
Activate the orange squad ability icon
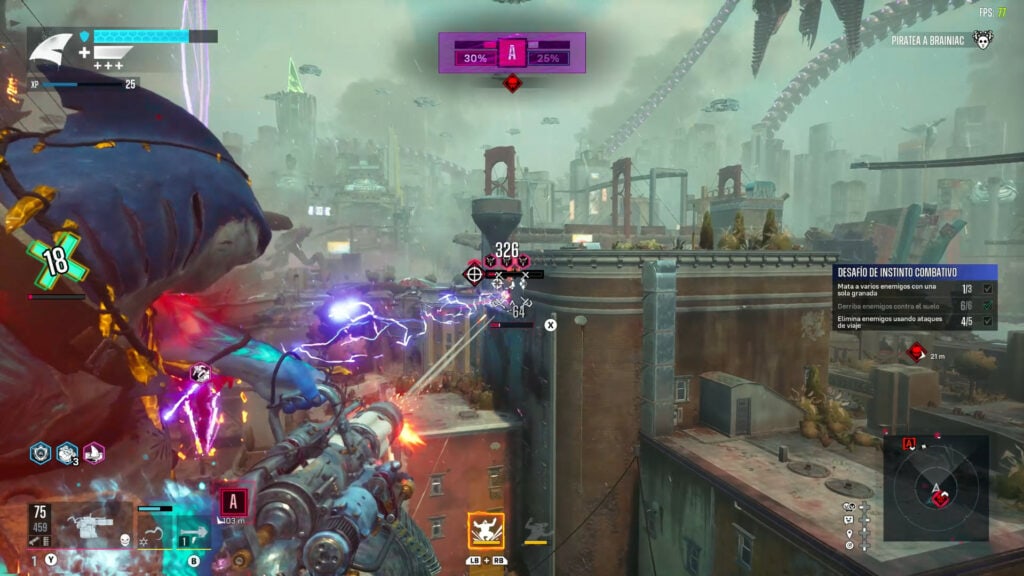(x=485, y=531)
